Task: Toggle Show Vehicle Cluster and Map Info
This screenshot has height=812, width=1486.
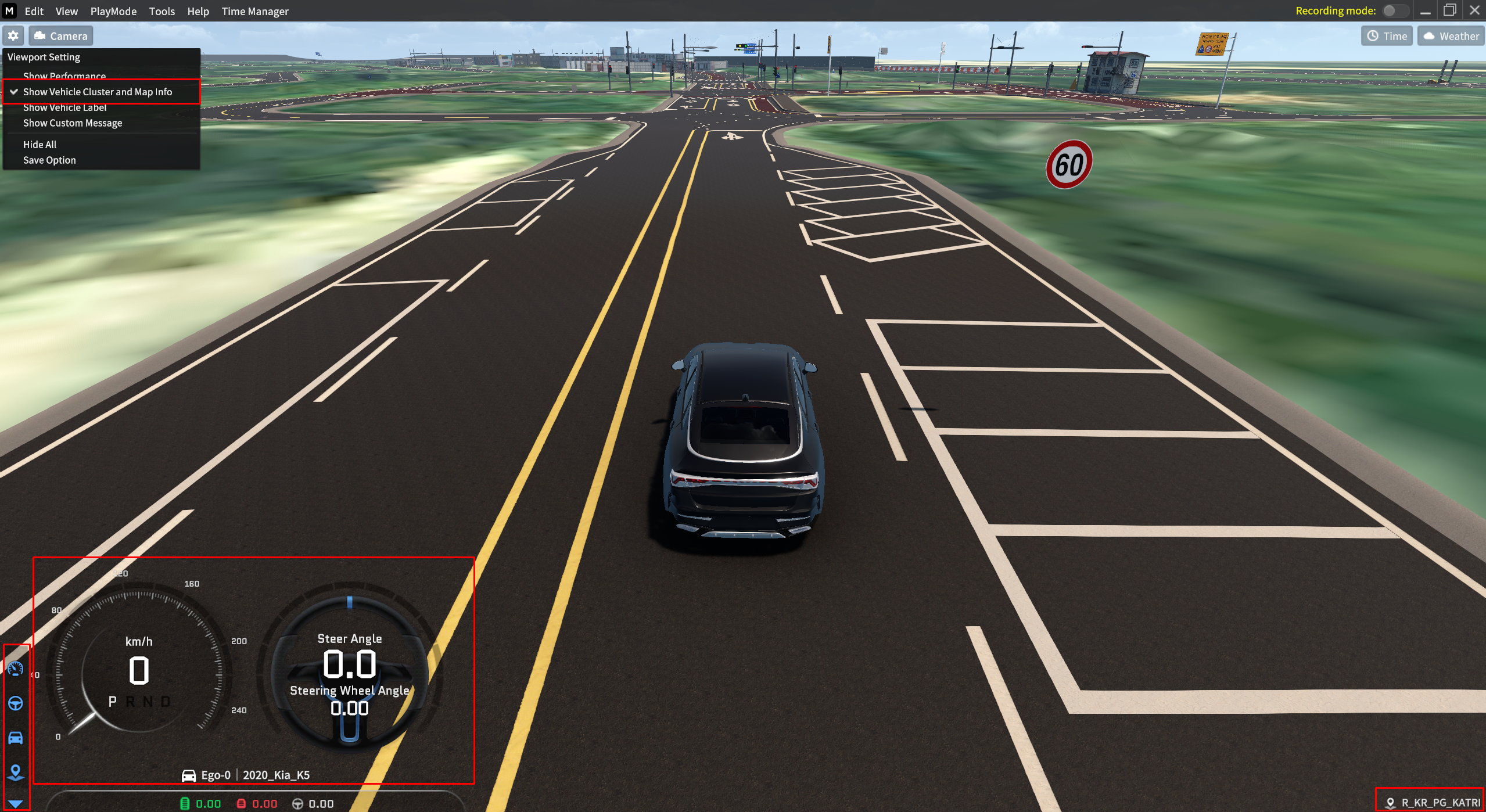Action: tap(97, 92)
